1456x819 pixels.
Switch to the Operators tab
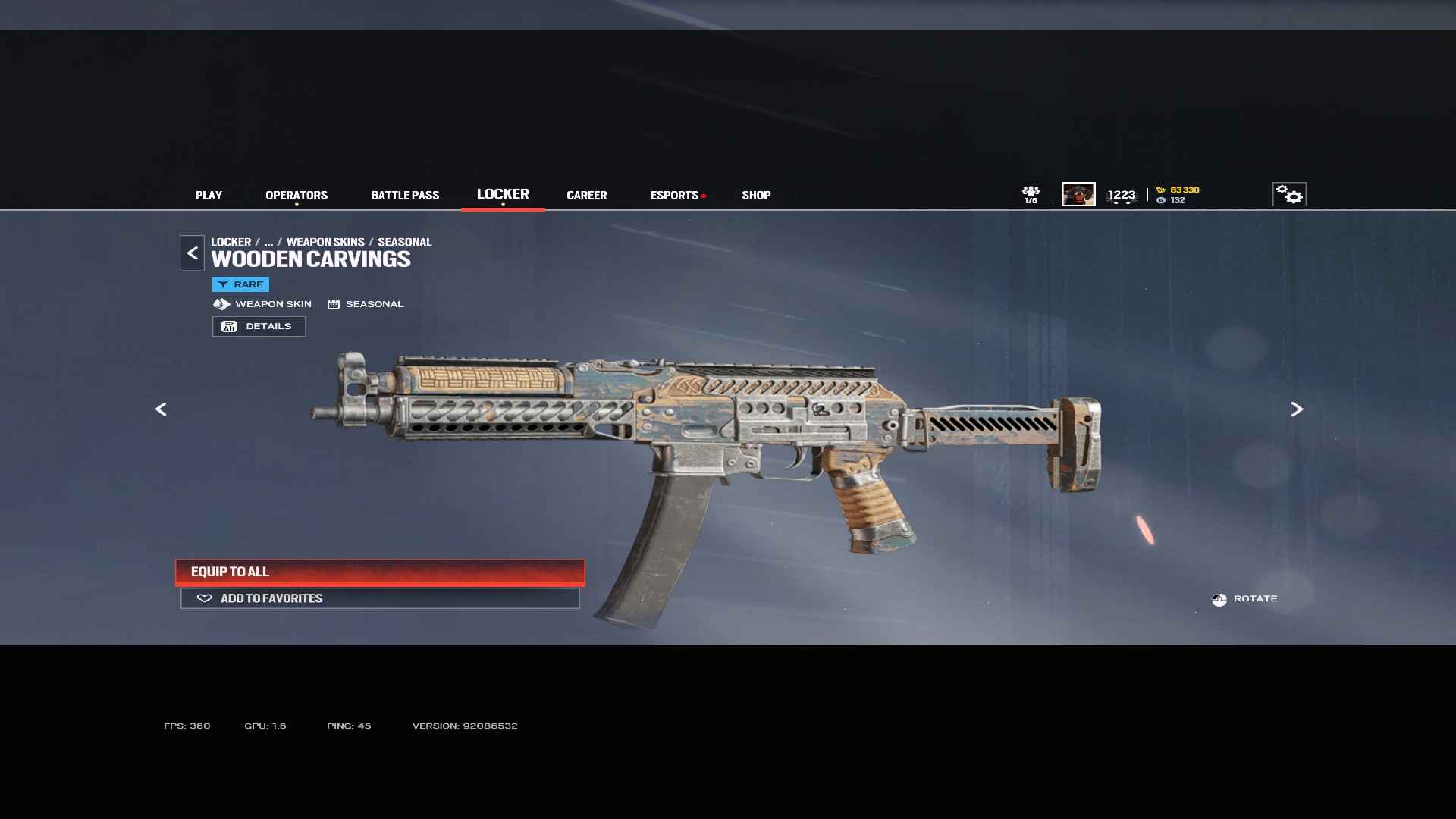coord(297,195)
